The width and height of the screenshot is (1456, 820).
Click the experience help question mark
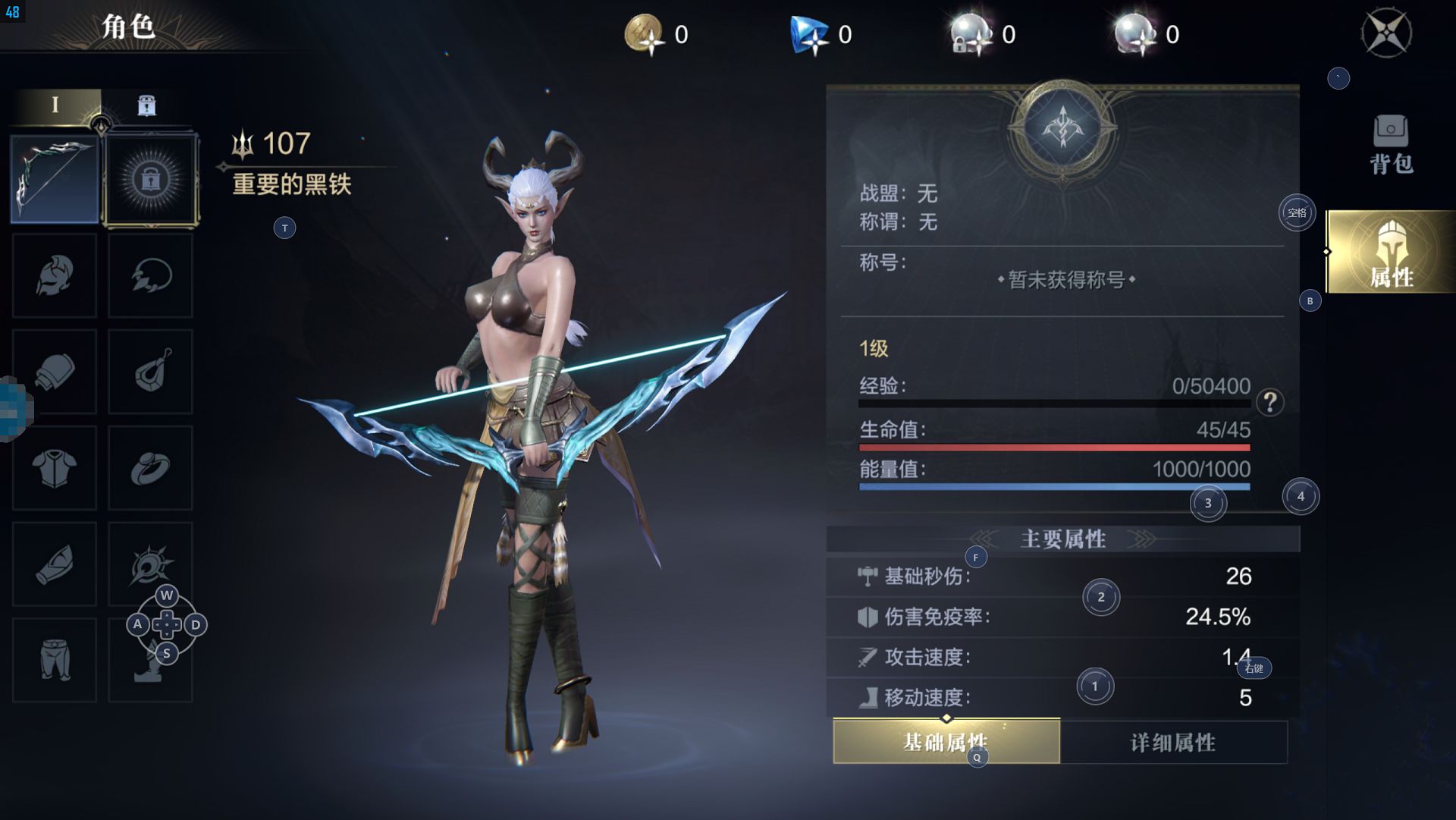[1269, 401]
